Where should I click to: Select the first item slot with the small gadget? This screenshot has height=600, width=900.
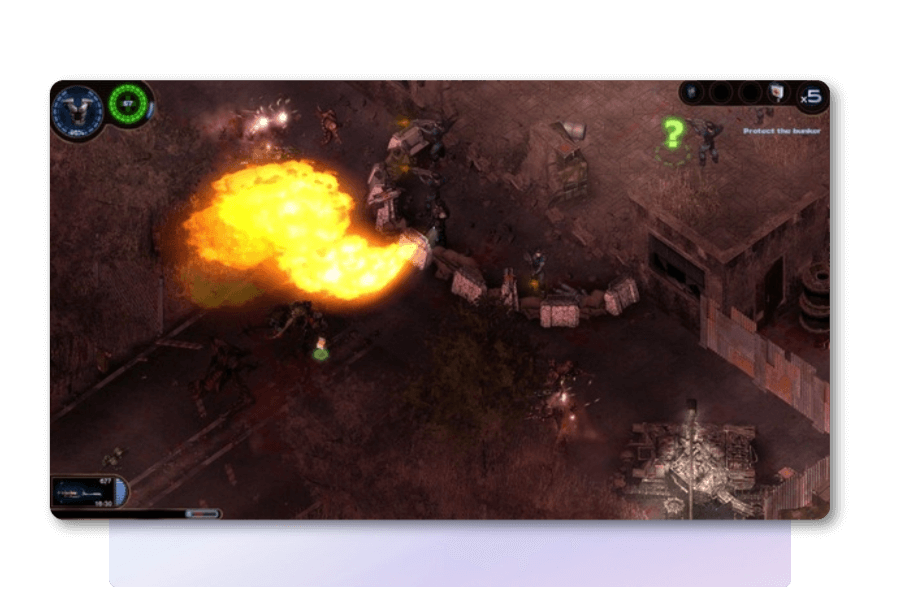coord(691,93)
